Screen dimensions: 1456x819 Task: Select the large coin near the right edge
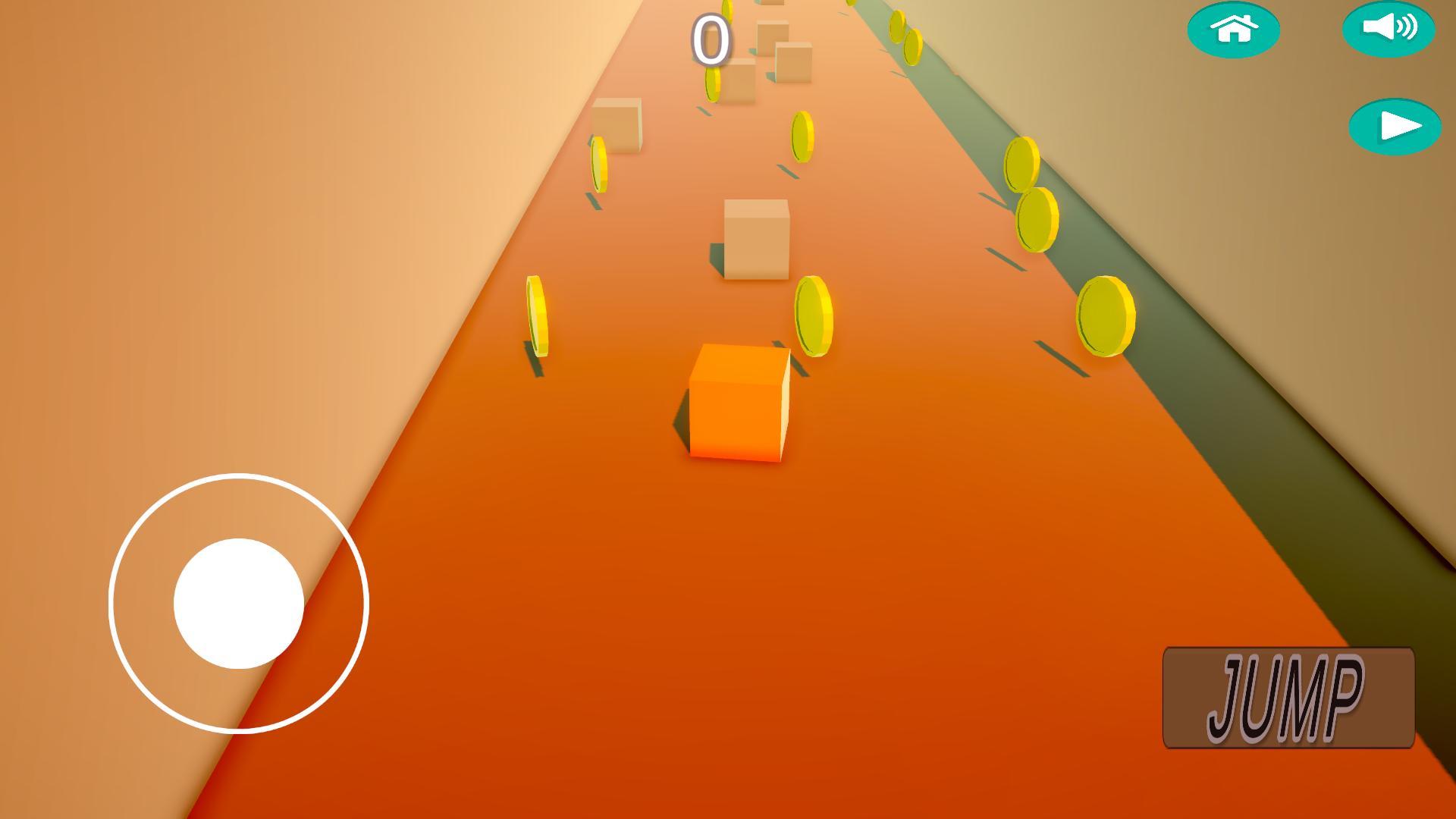pos(1107,315)
